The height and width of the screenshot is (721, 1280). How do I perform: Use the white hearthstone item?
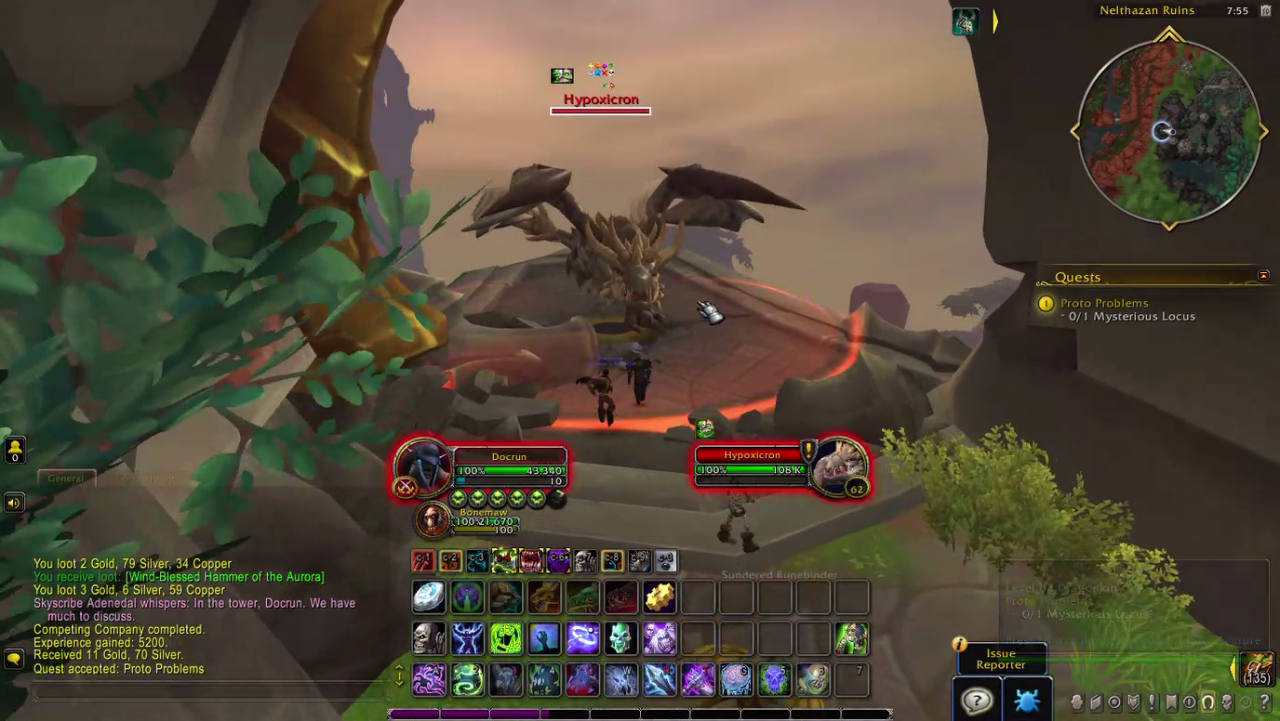(429, 597)
